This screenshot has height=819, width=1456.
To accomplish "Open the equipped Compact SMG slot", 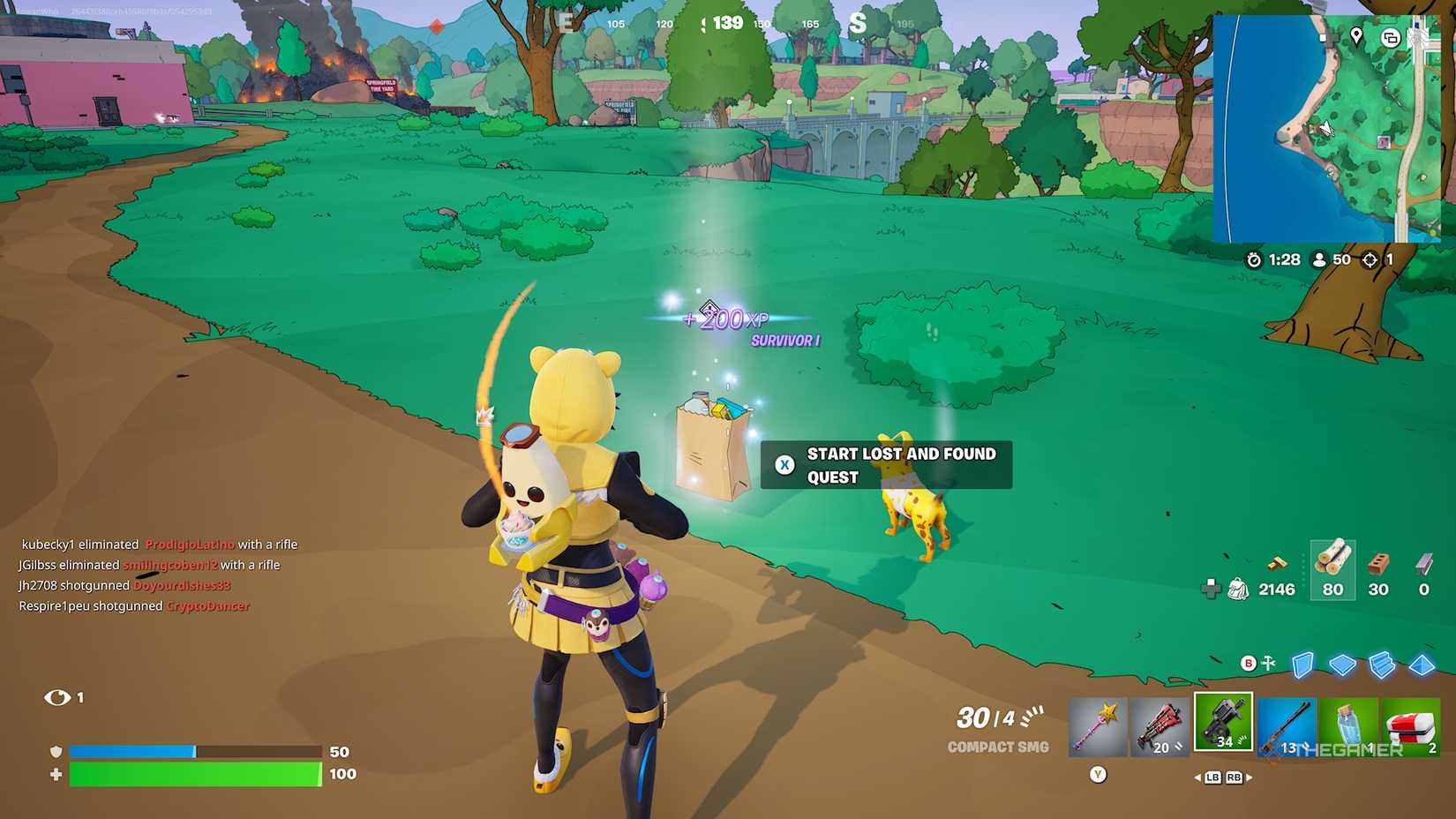I will (1223, 722).
